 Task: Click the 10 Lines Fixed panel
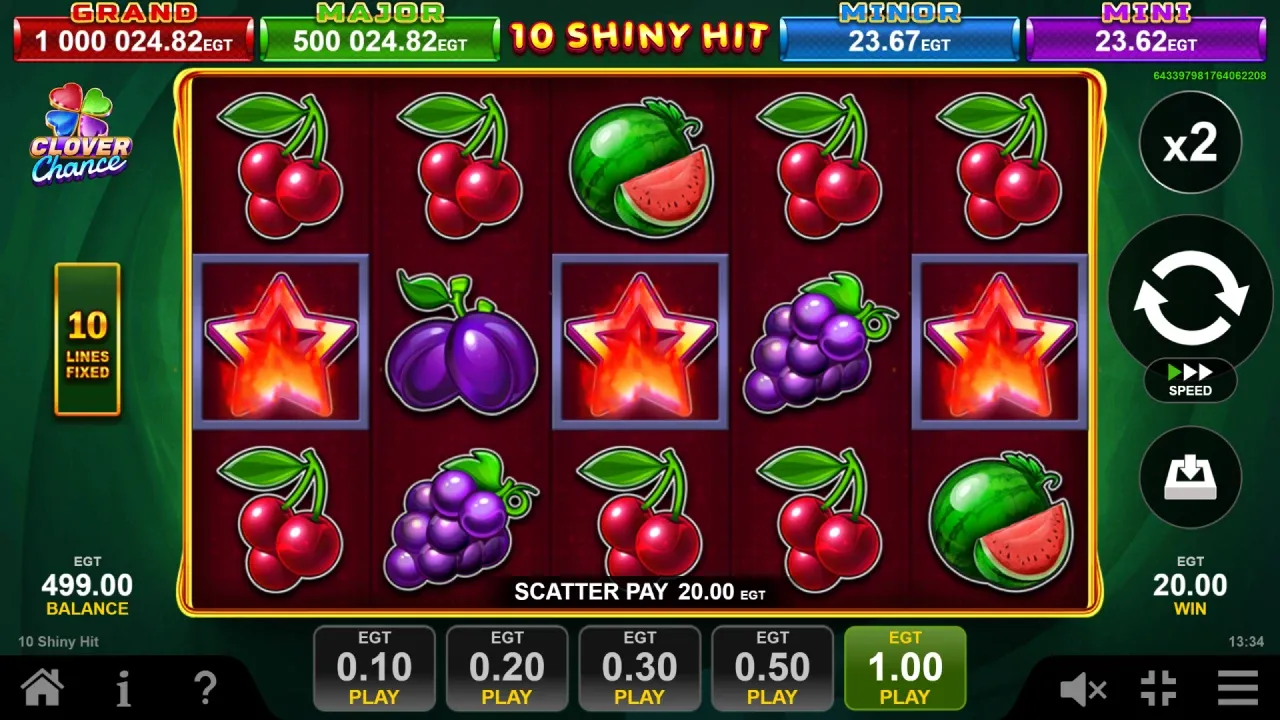[x=88, y=340]
